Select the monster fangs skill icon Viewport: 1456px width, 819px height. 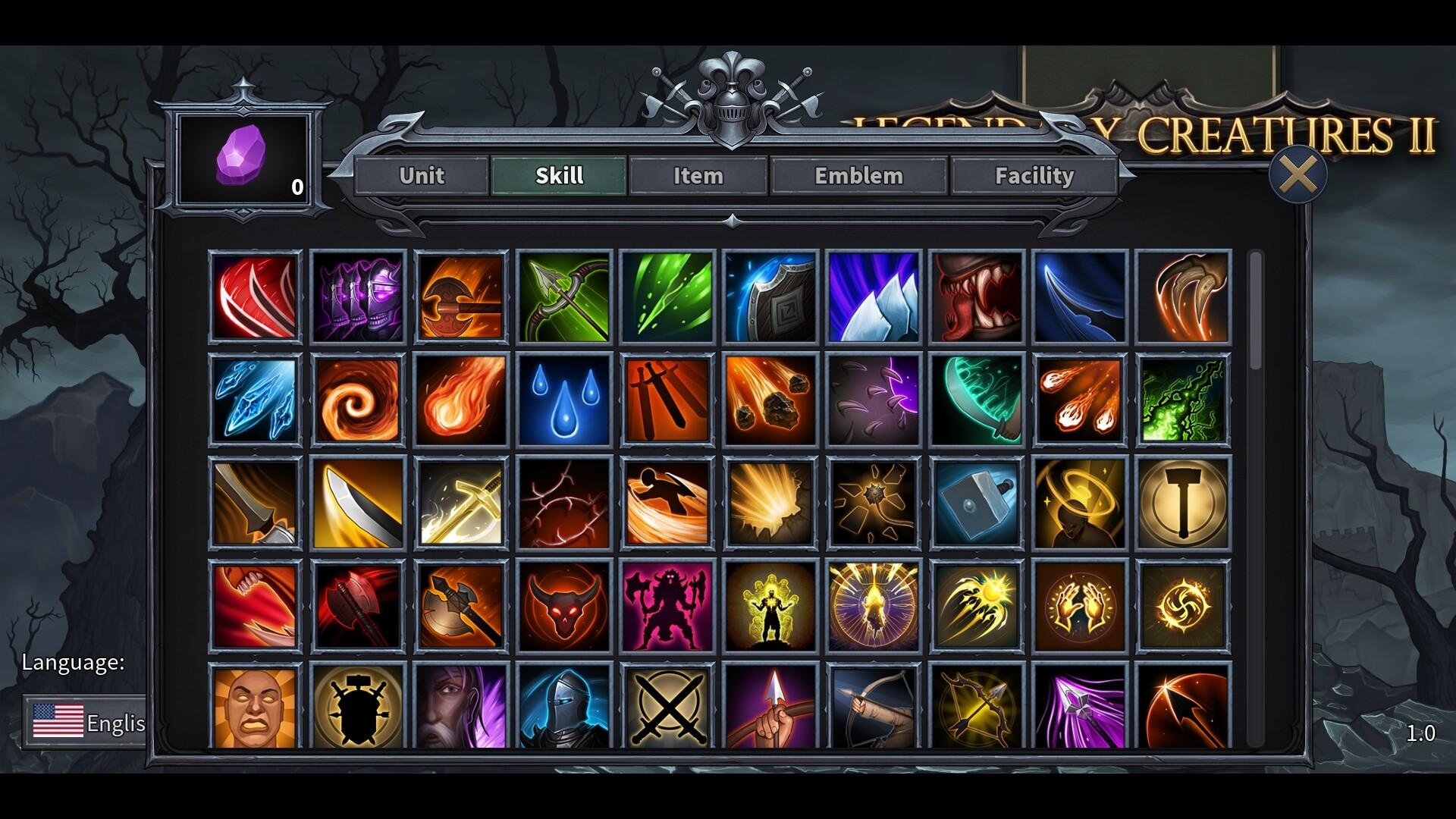976,296
